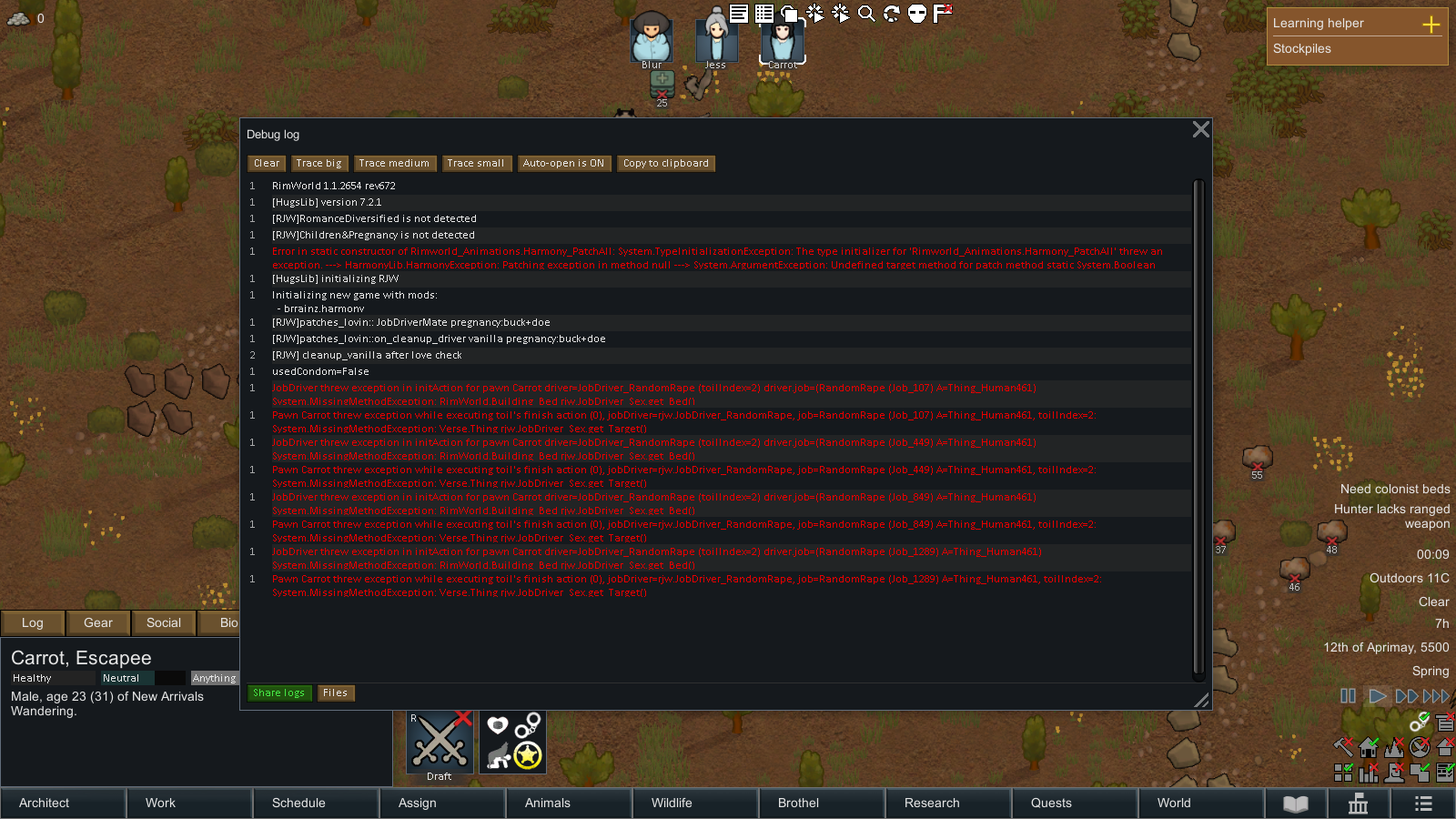
Task: Click the camera reset circular arrow icon
Action: [892, 14]
